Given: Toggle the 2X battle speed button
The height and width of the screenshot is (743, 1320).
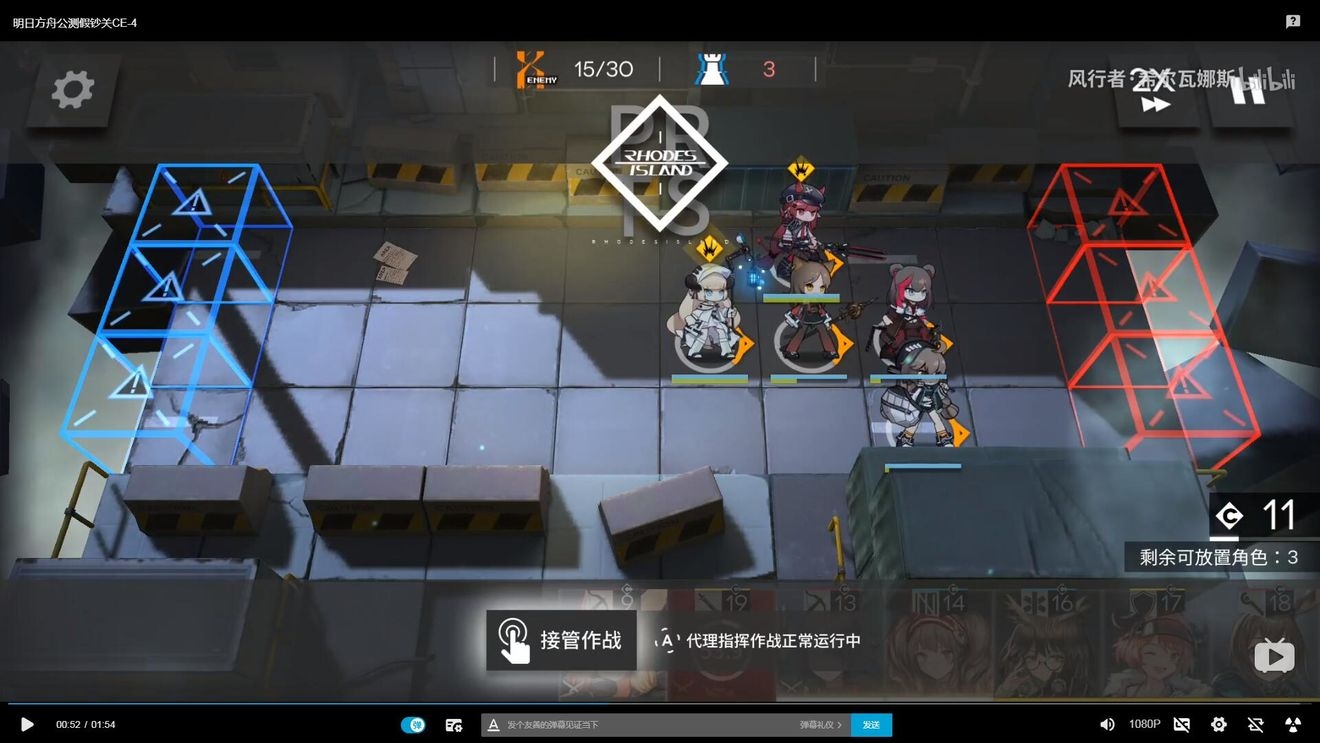Looking at the screenshot, I should click(x=1155, y=90).
